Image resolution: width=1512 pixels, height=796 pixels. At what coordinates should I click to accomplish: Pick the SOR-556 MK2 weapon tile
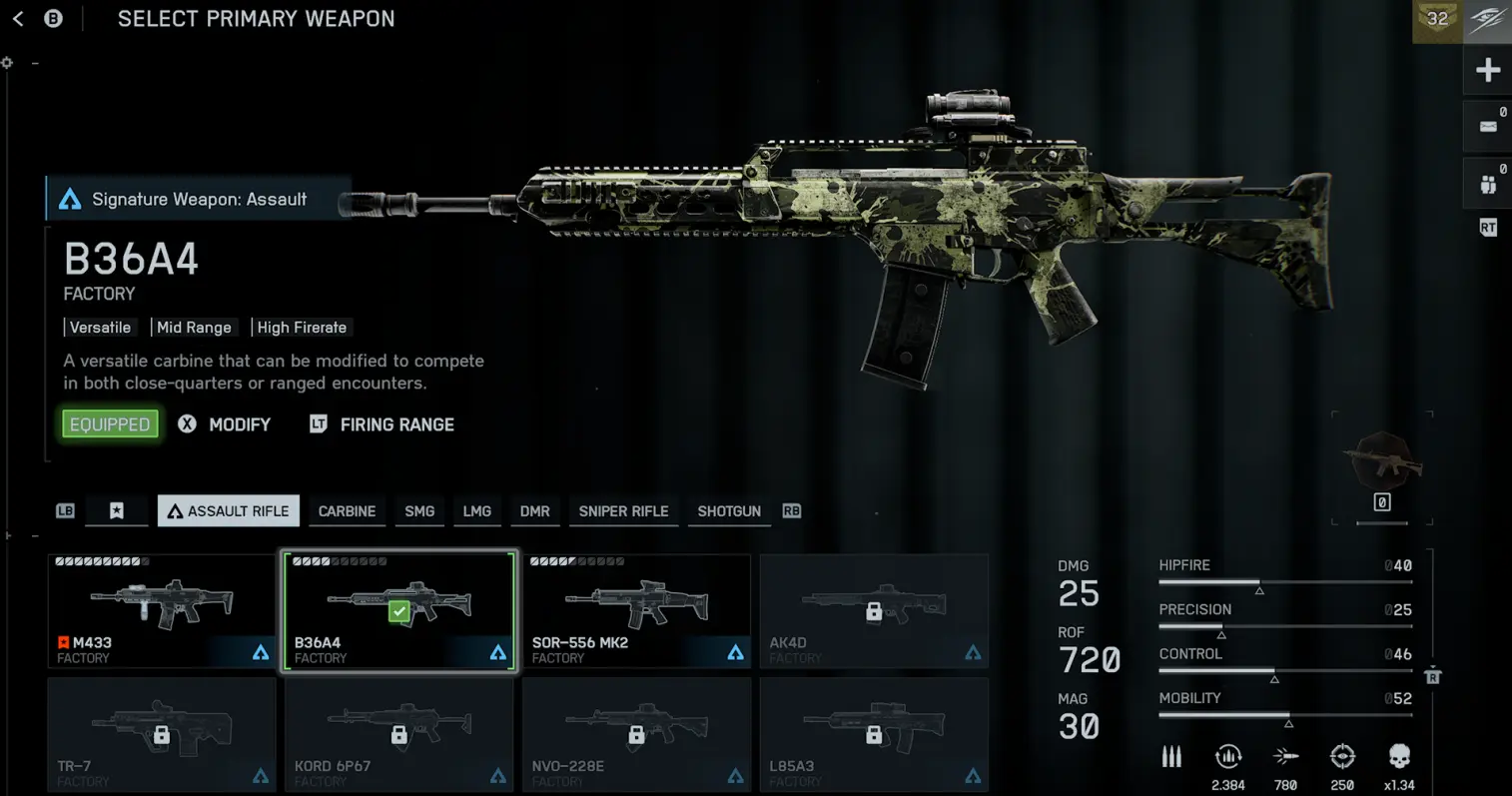click(636, 611)
